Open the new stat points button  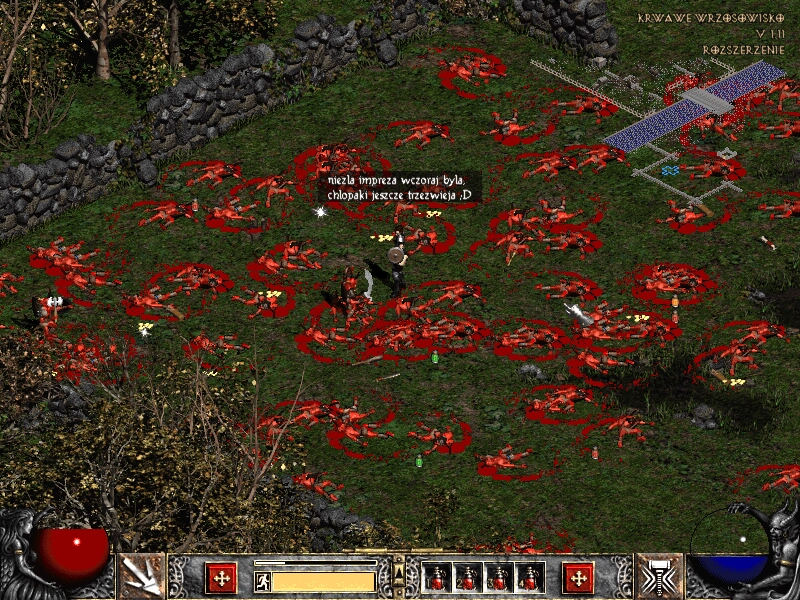pos(221,577)
